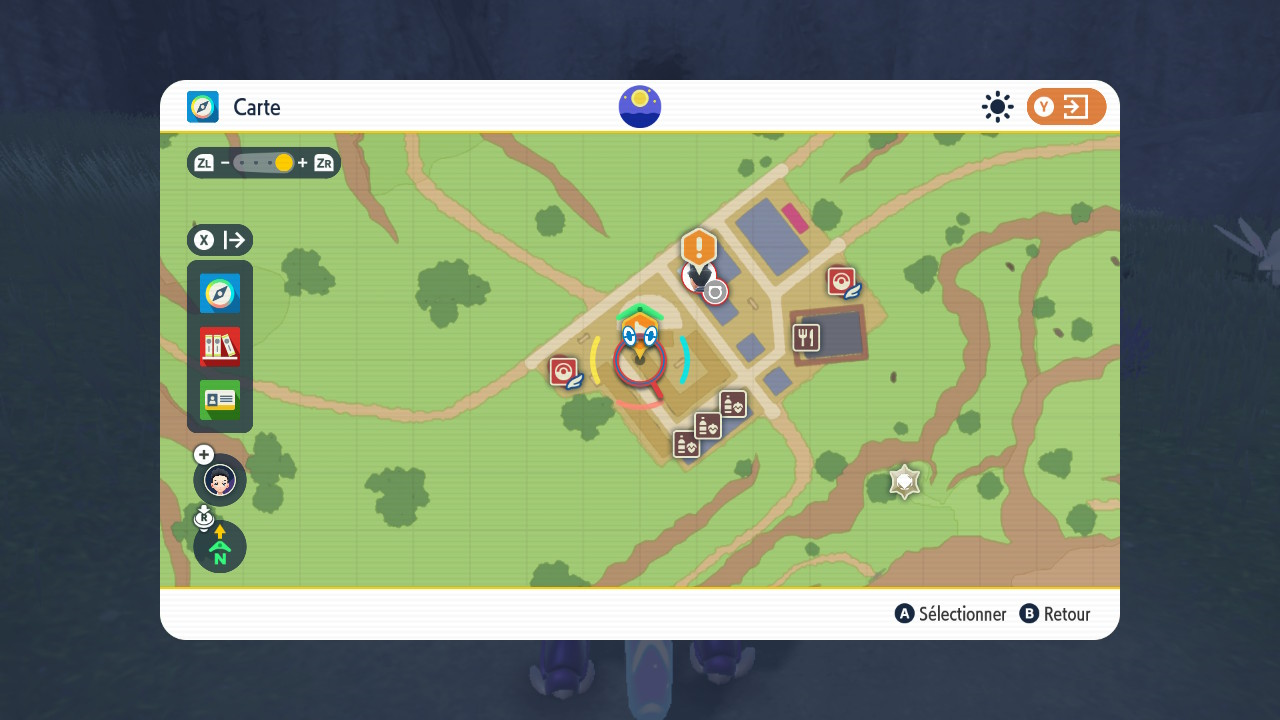The width and height of the screenshot is (1280, 720).
Task: Toggle the north orientation compass button
Action: (220, 547)
